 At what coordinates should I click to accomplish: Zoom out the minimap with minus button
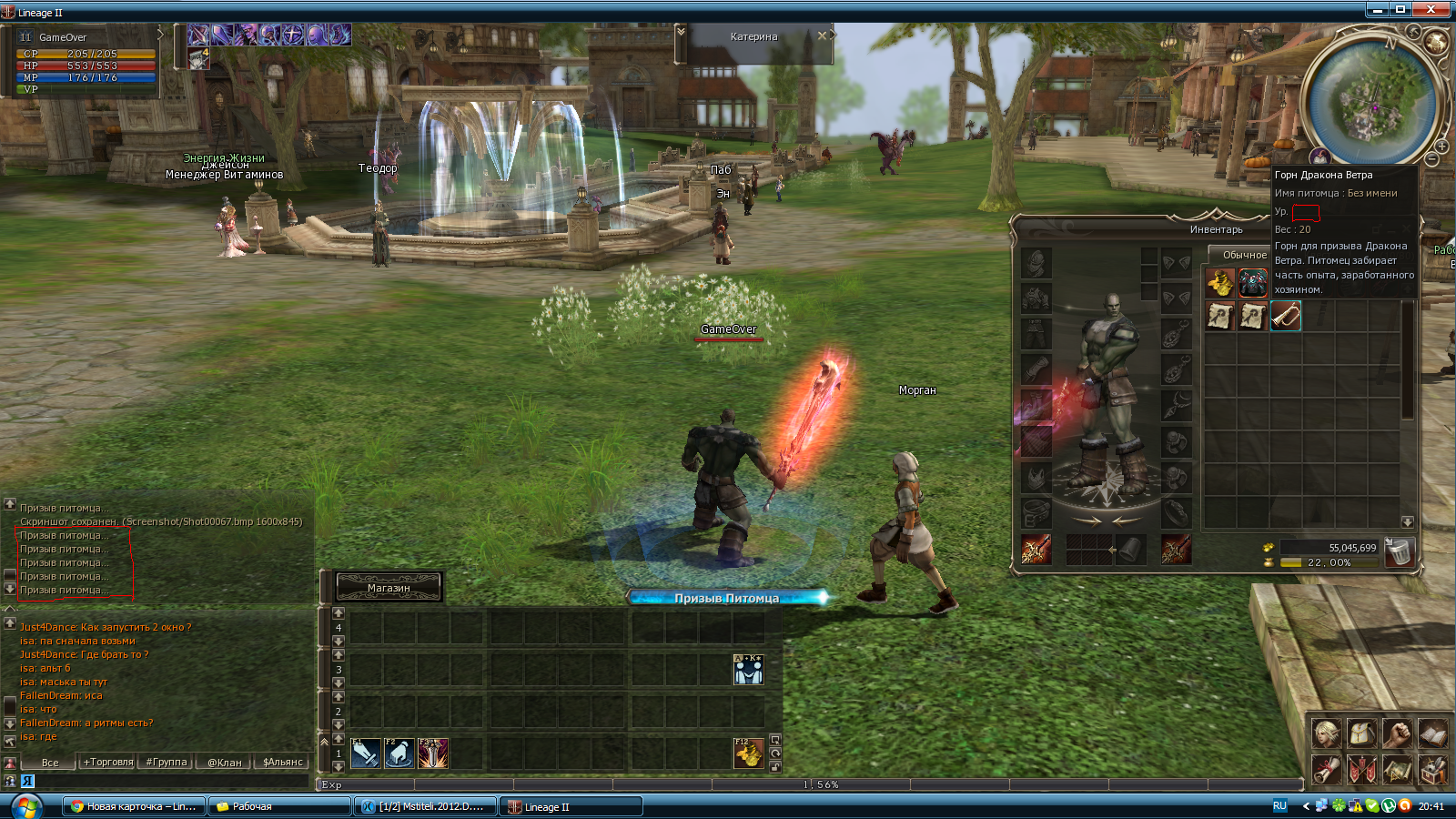pyautogui.click(x=1431, y=159)
